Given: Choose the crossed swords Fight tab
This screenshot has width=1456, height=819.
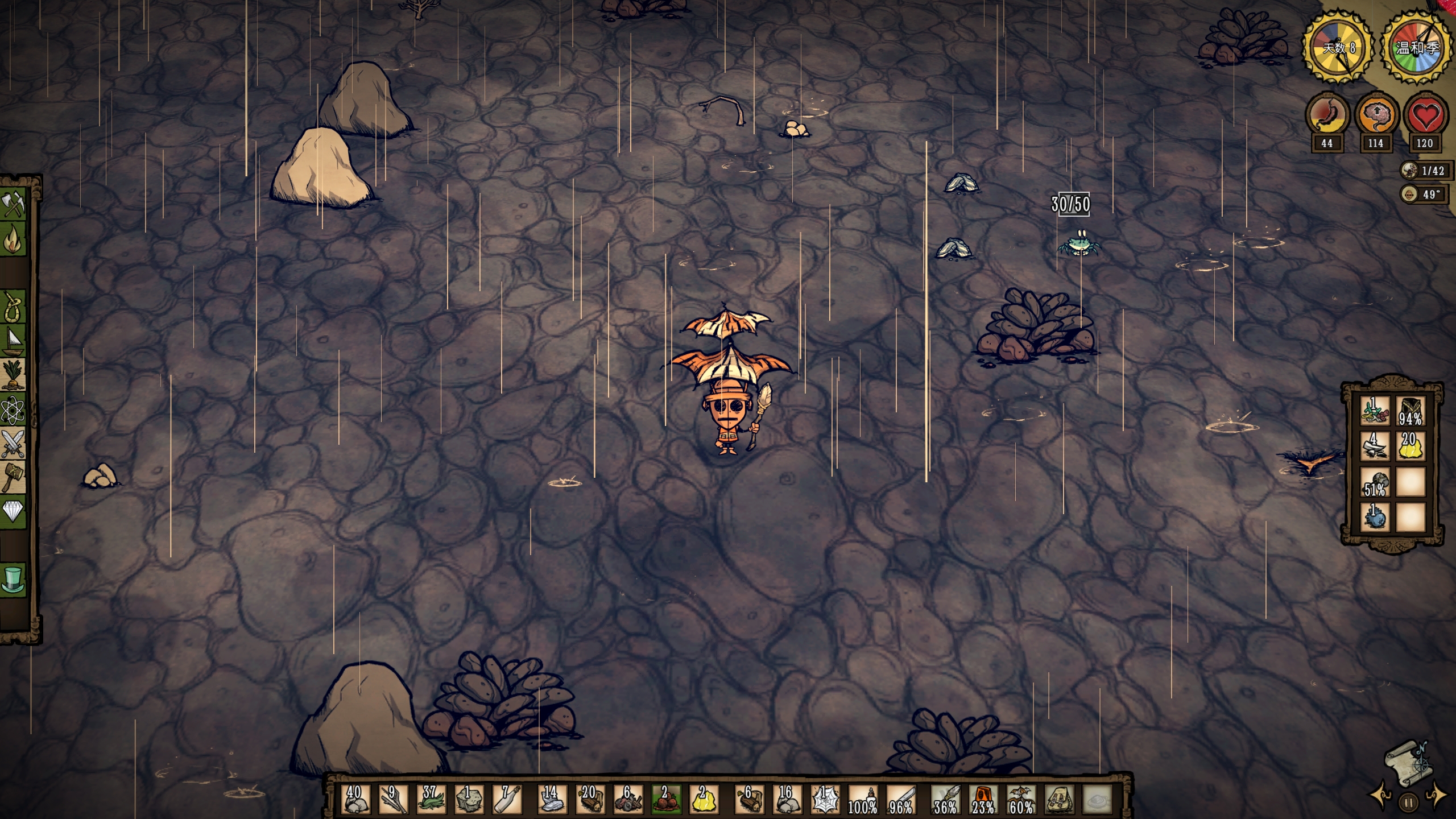Looking at the screenshot, I should 14,444.
